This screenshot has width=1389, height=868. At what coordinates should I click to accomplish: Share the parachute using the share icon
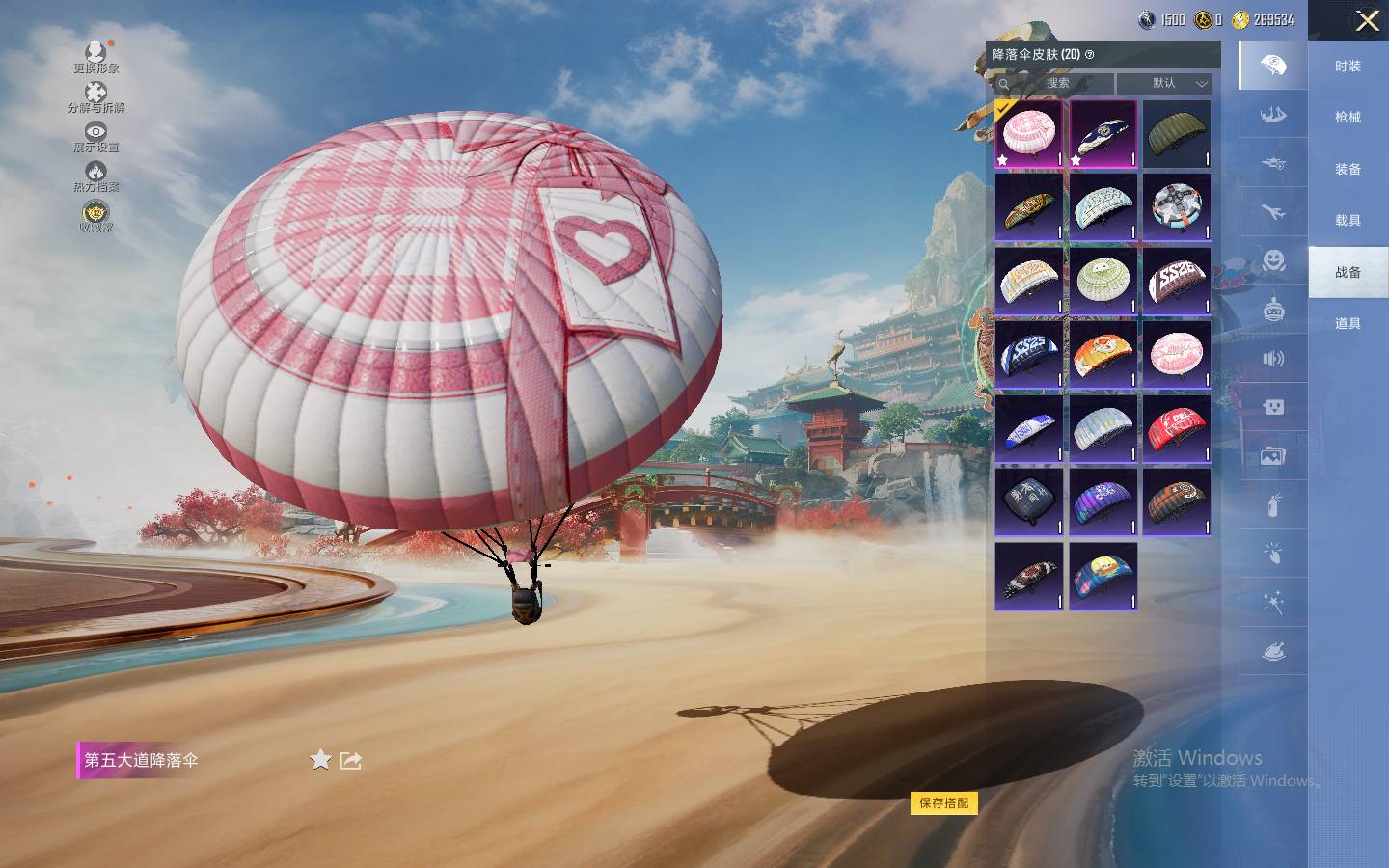[x=351, y=760]
